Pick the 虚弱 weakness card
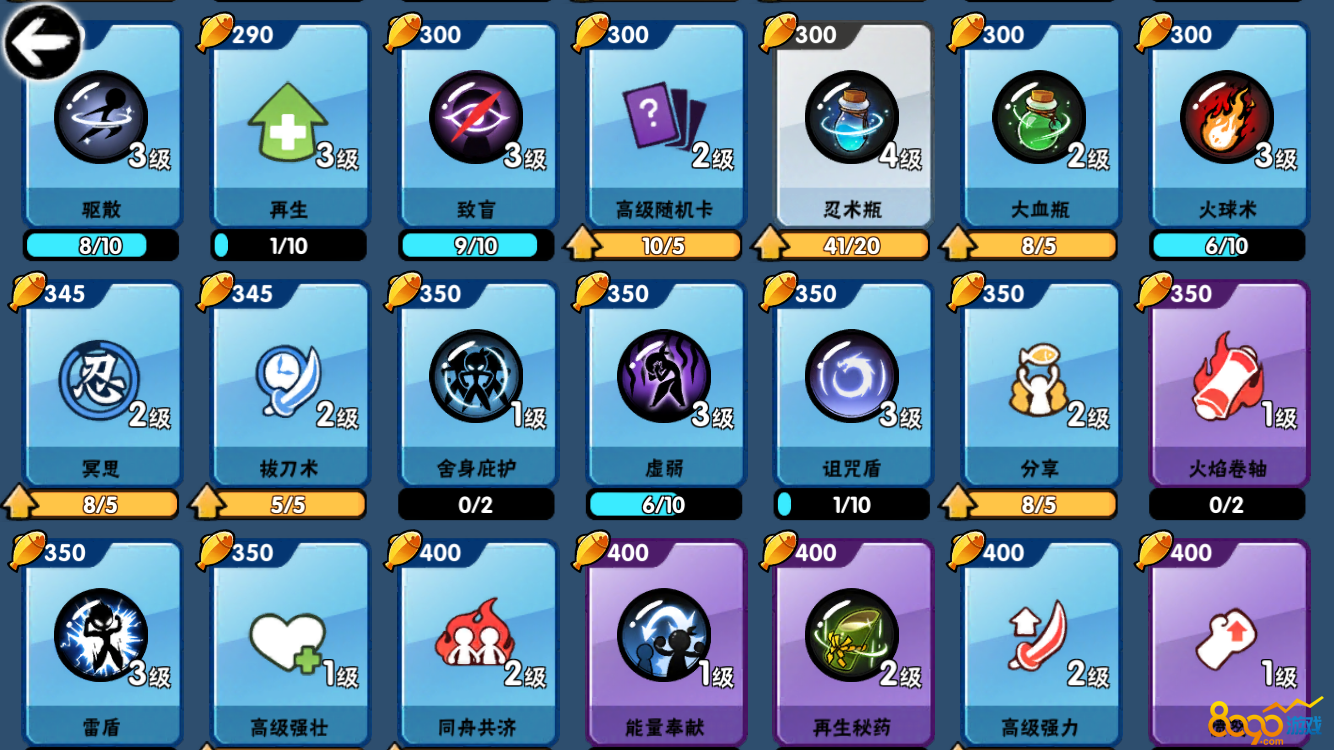The height and width of the screenshot is (750, 1334). [664, 385]
